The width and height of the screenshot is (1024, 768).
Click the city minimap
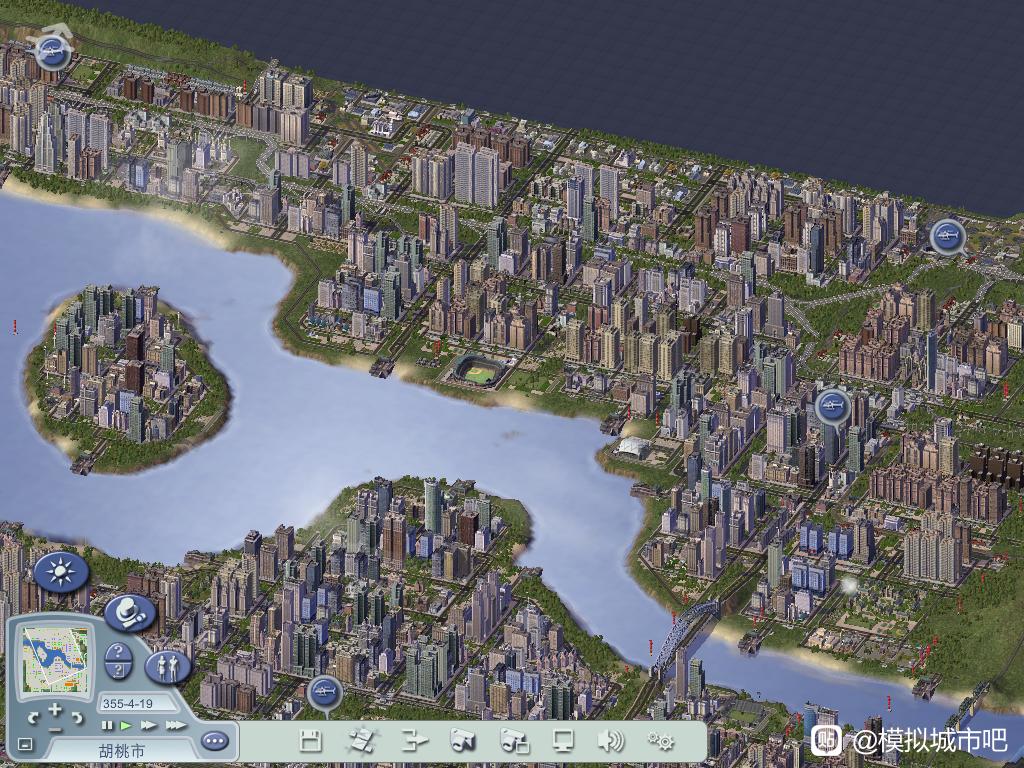pyautogui.click(x=56, y=658)
